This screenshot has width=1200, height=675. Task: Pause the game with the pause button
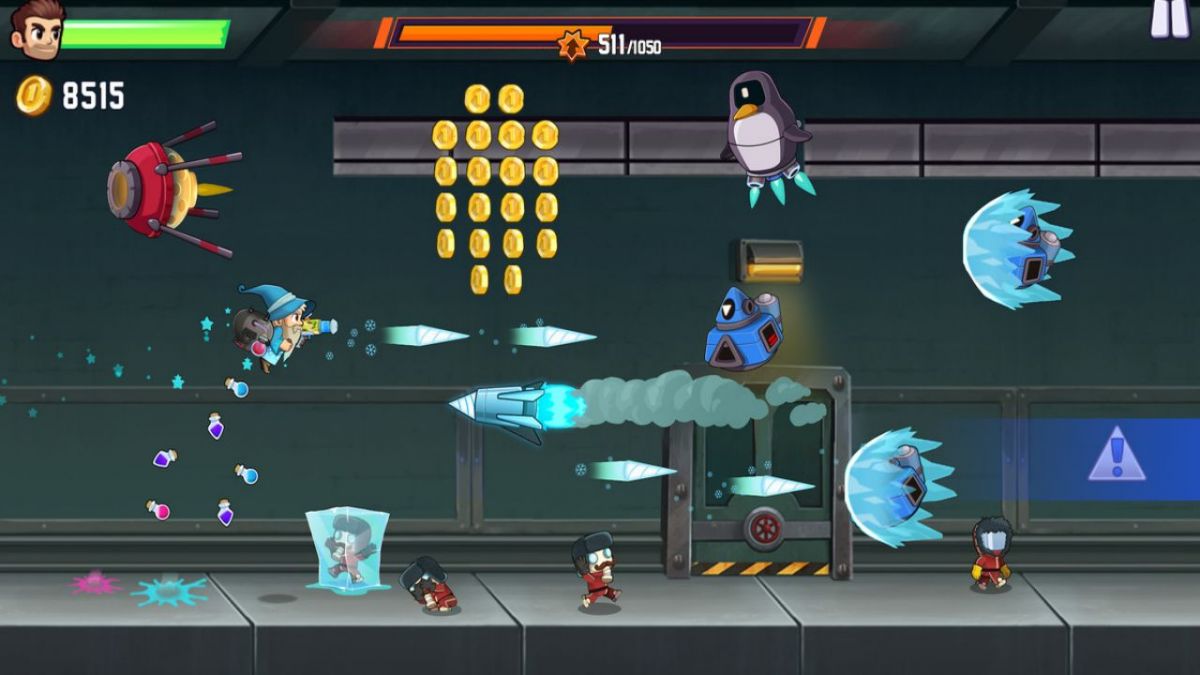coord(1169,17)
